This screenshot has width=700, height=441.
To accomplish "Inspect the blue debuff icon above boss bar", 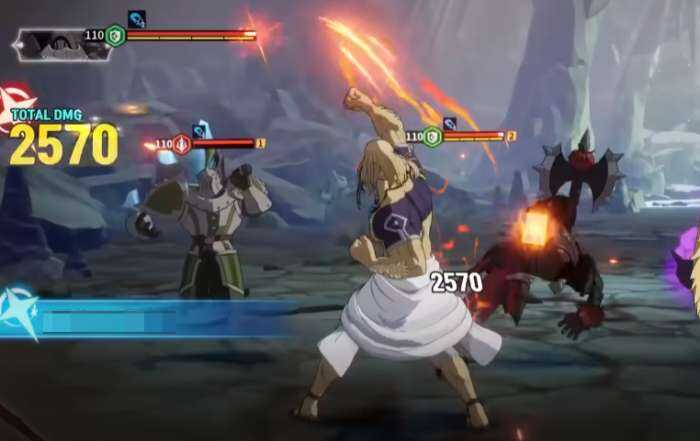I will (x=137, y=18).
